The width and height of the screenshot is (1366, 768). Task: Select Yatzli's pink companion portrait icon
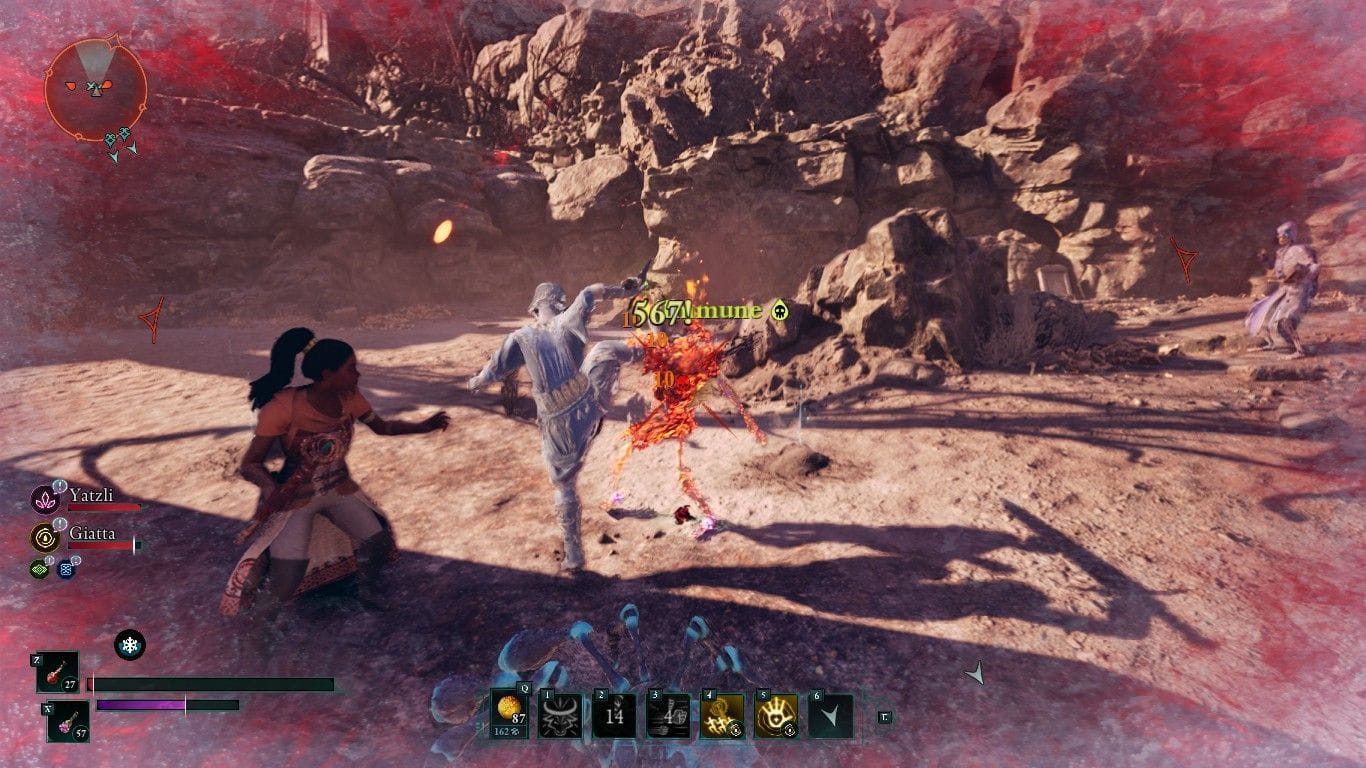coord(45,498)
